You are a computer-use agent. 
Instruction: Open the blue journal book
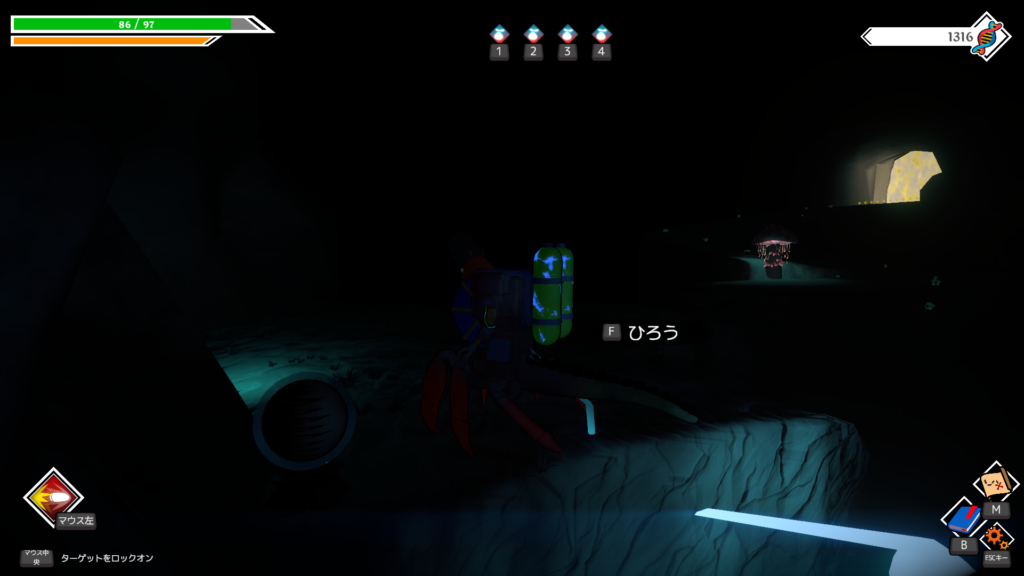point(963,519)
